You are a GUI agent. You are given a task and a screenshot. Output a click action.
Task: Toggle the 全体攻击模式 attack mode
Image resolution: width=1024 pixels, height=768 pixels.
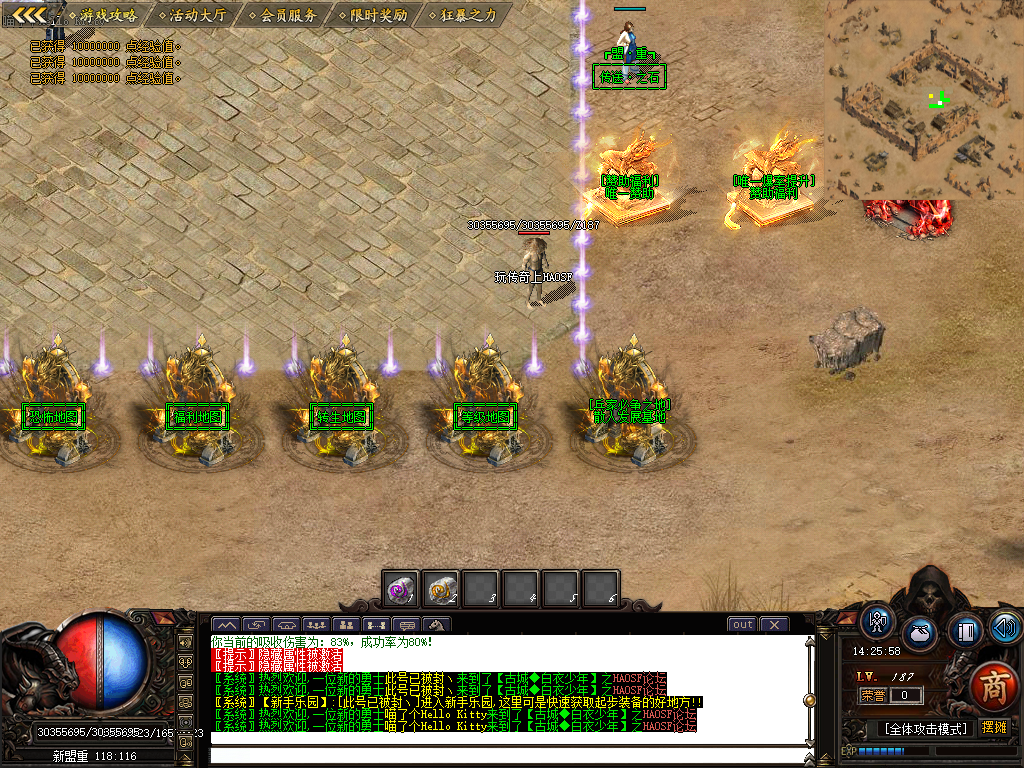coord(925,728)
